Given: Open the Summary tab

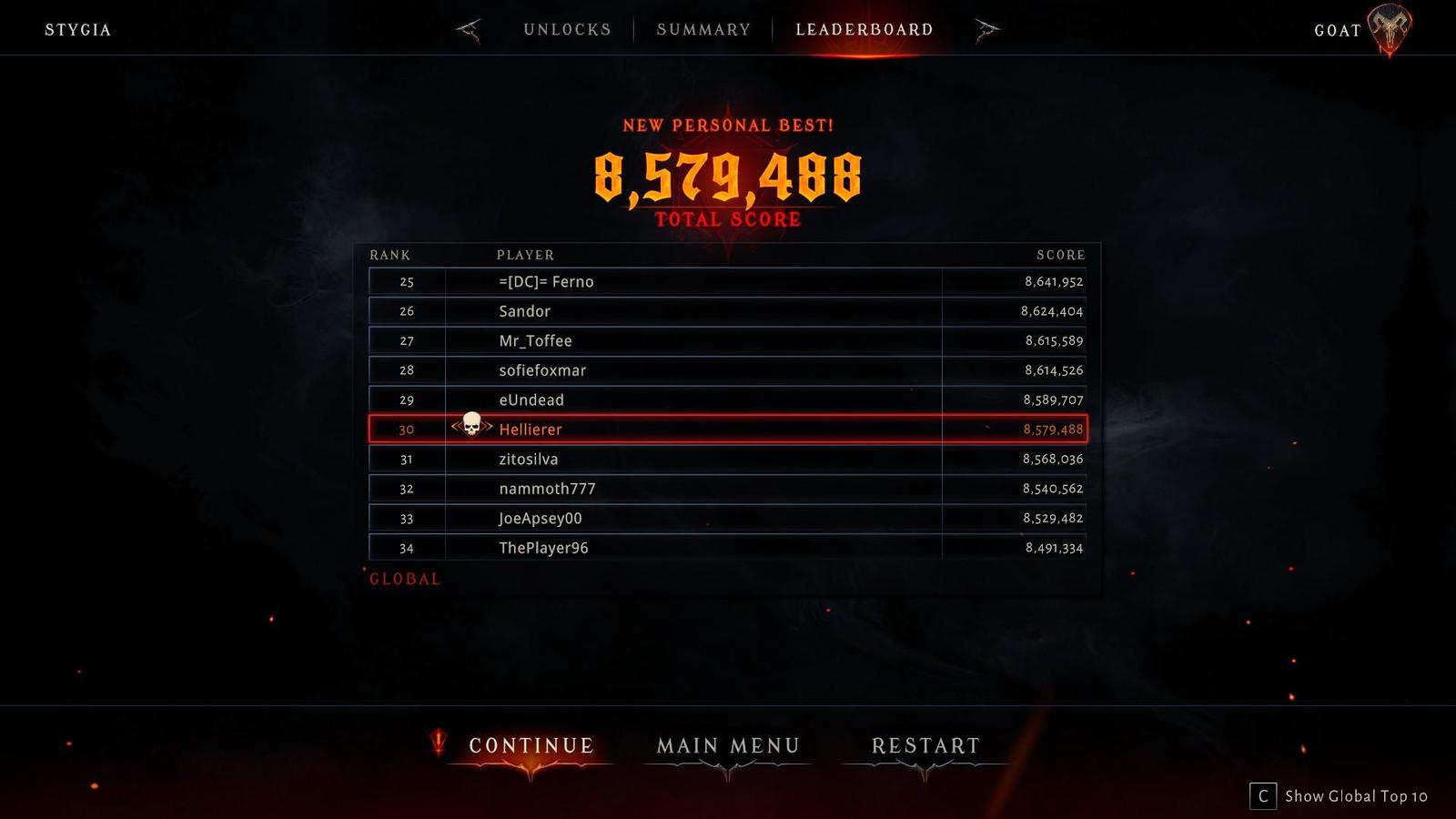Looking at the screenshot, I should 703,28.
